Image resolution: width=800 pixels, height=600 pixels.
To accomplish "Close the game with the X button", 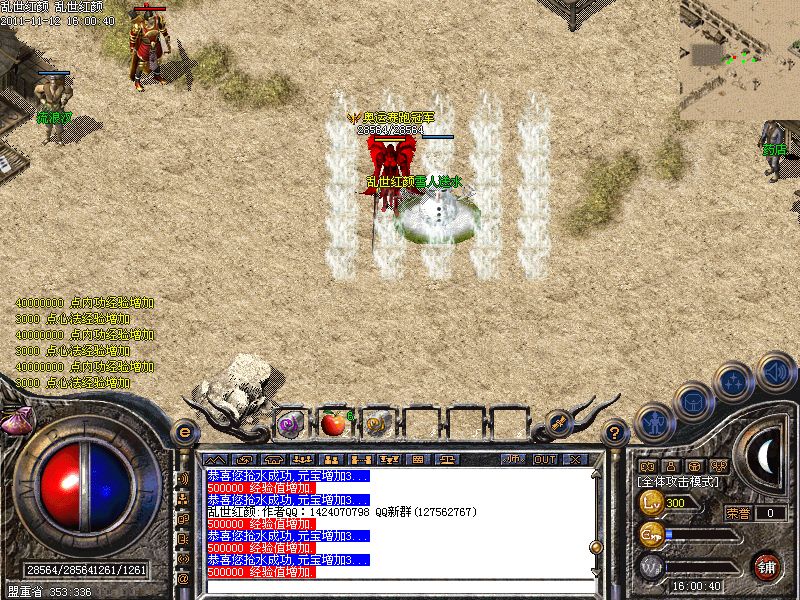I will 575,459.
